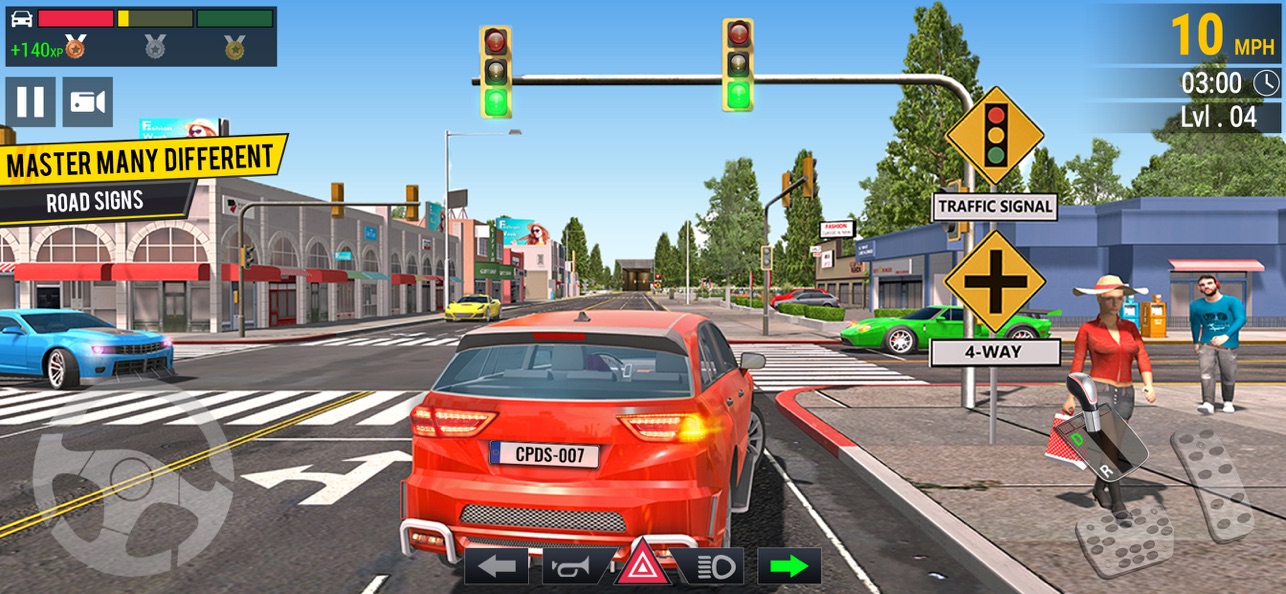Honk the horn
The width and height of the screenshot is (1286, 594).
click(573, 567)
